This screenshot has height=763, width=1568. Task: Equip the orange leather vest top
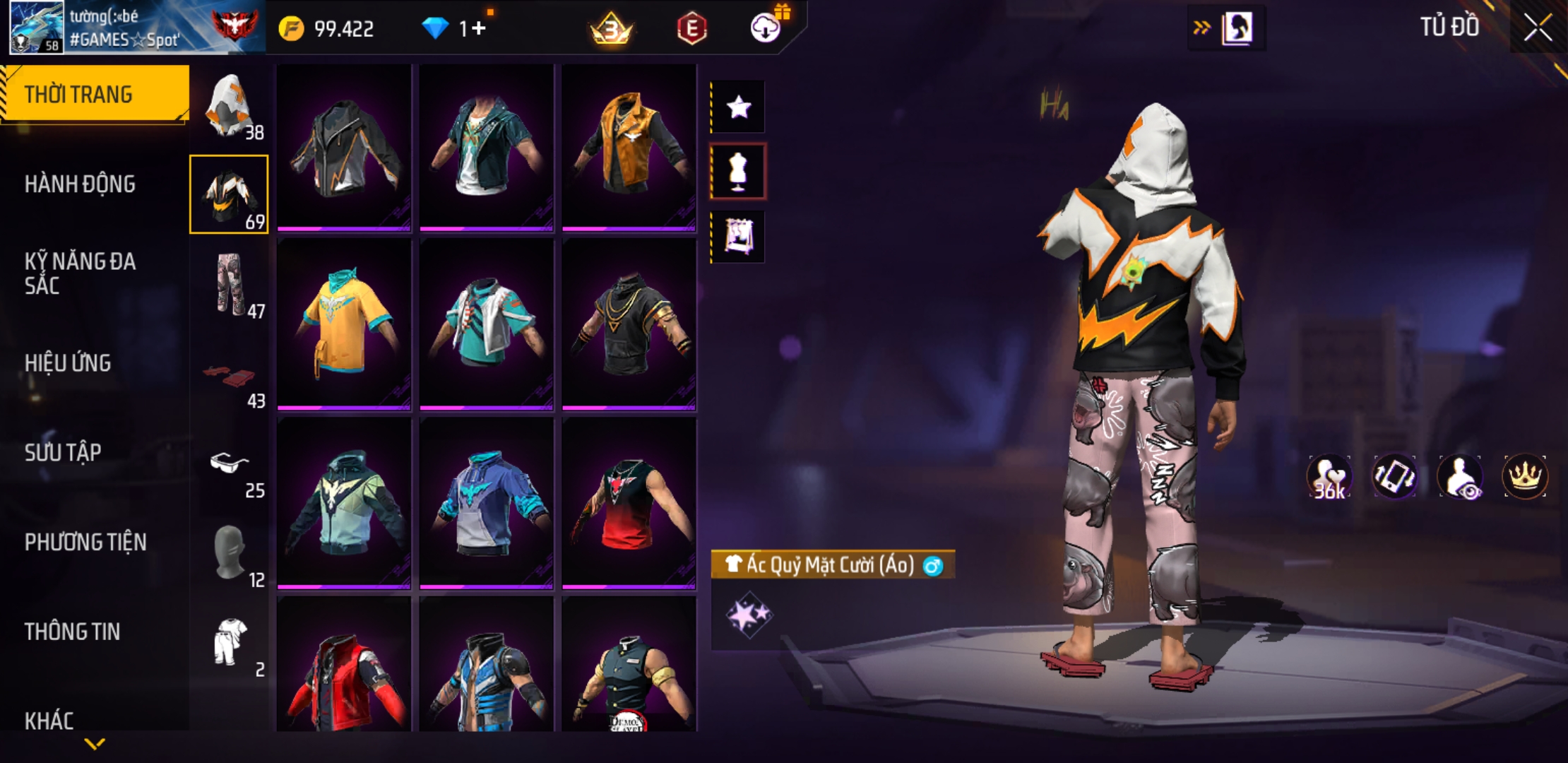click(x=629, y=147)
